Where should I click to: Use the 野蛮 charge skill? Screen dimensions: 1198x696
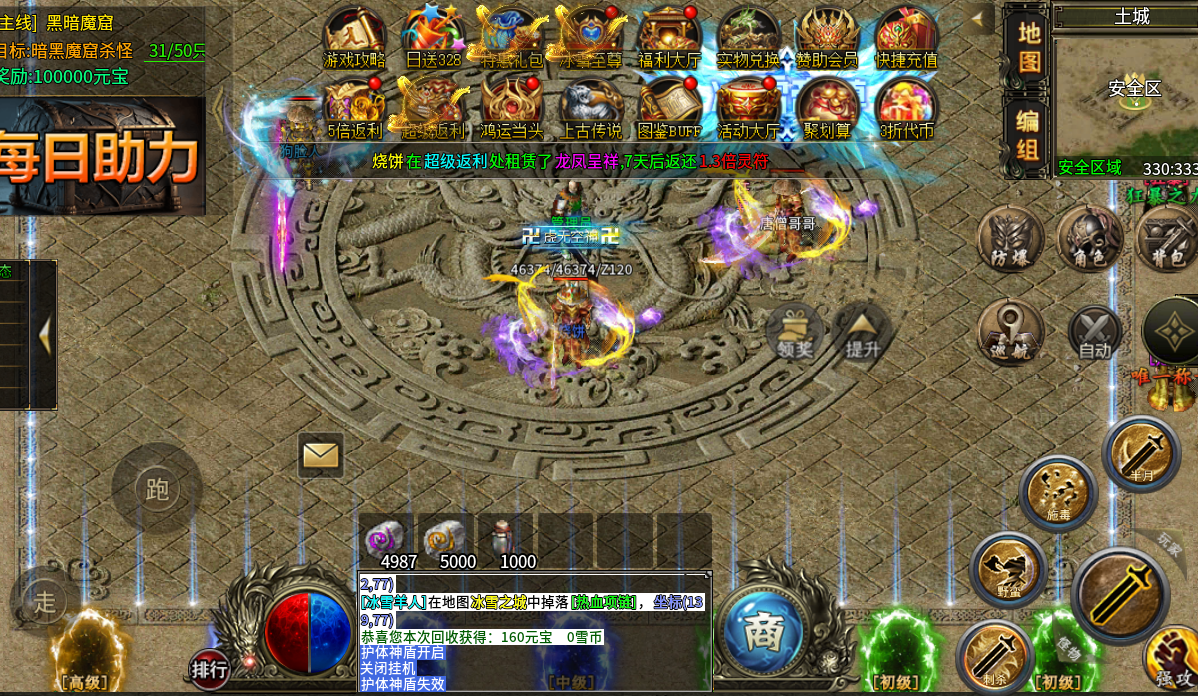point(1008,569)
